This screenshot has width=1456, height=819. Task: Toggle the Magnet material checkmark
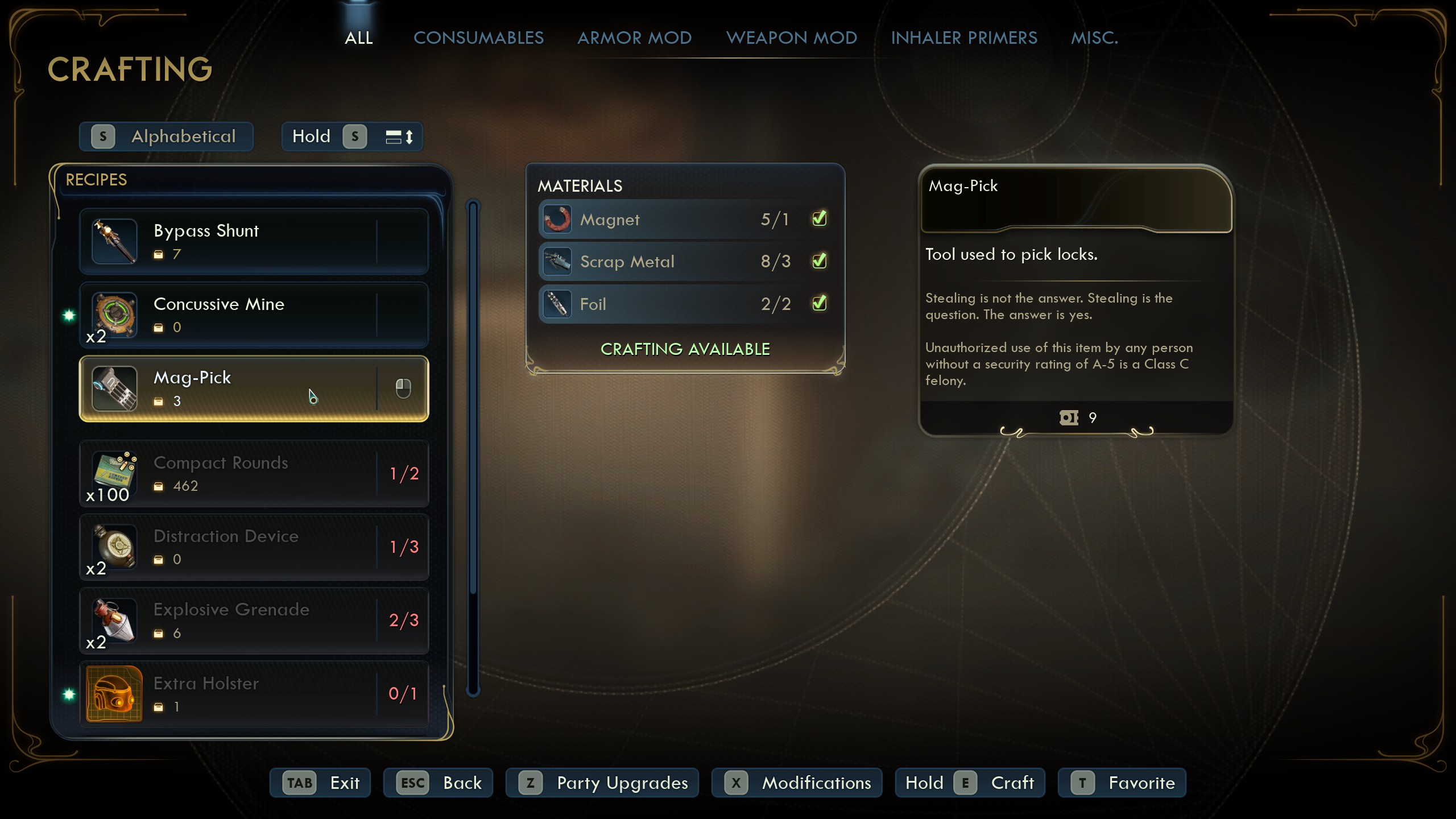click(819, 218)
